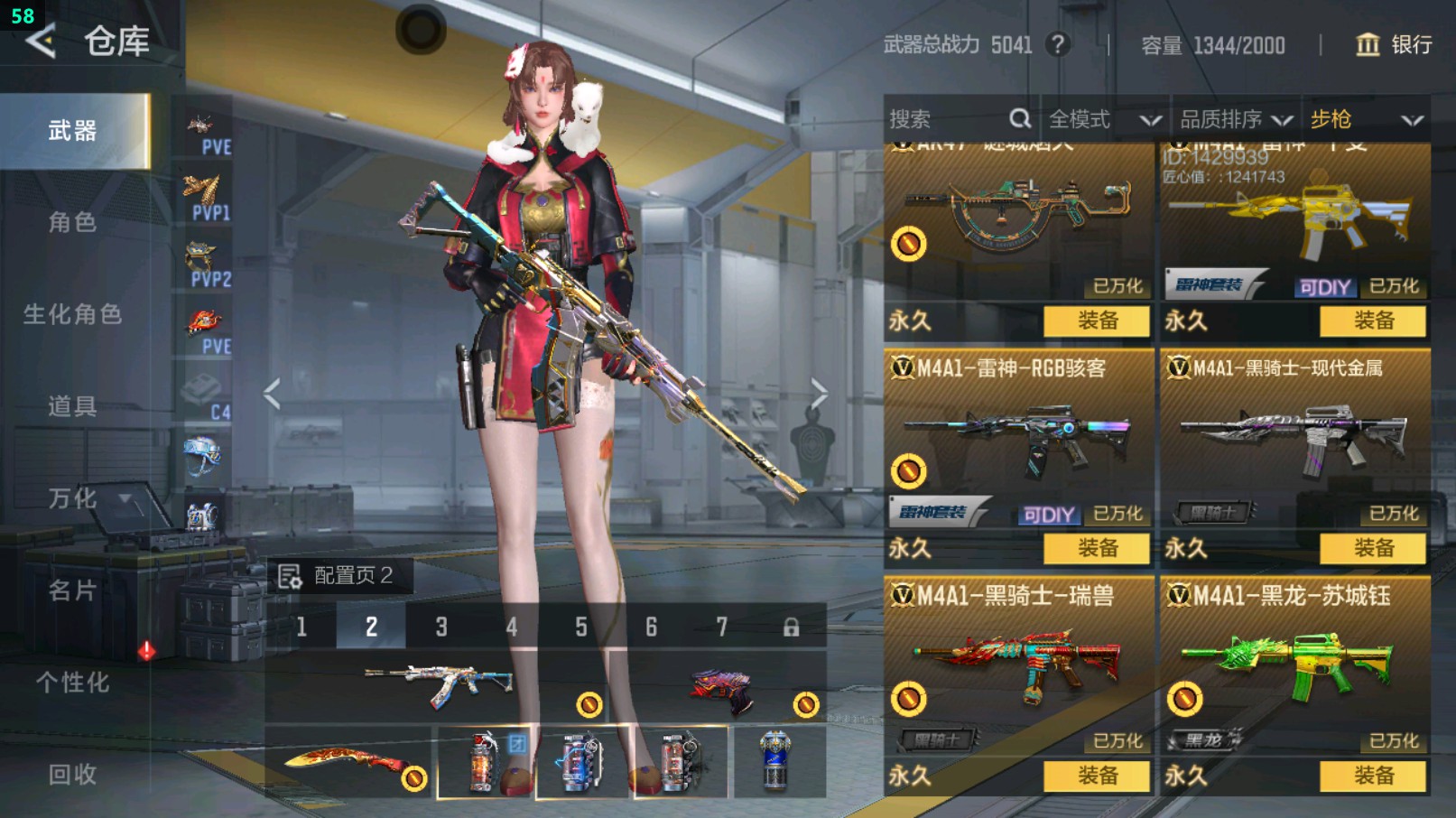Image resolution: width=1456 pixels, height=818 pixels.
Task: Open the 品质排序 sort dropdown
Action: 1236,119
